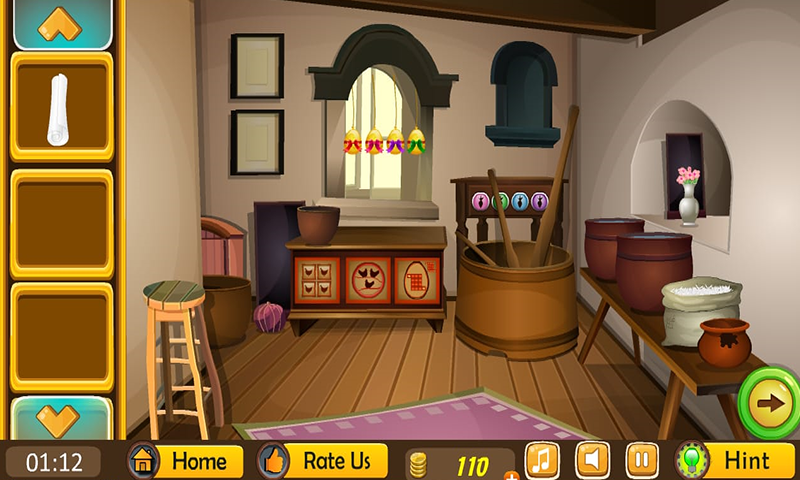Select the paper scroll inventory slot
The width and height of the screenshot is (800, 480).
pyautogui.click(x=61, y=107)
